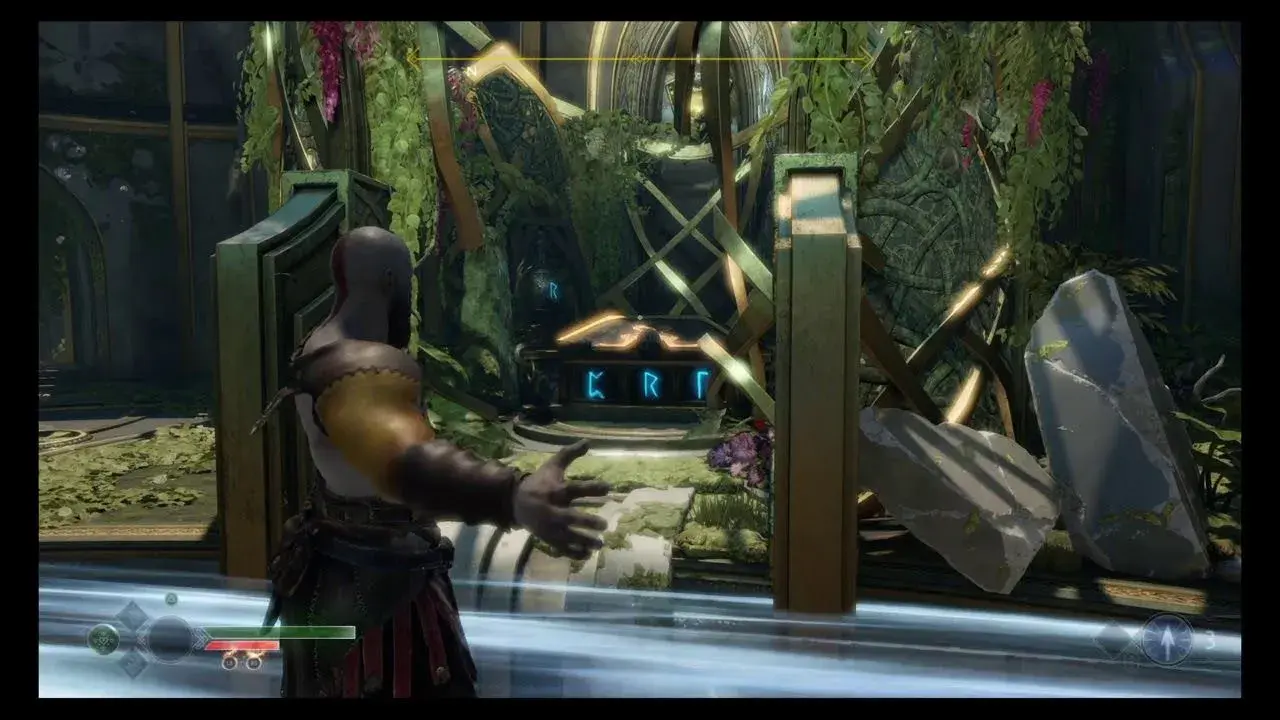Select the blue arrow ability icon
Image resolution: width=1280 pixels, height=720 pixels.
tap(1166, 638)
